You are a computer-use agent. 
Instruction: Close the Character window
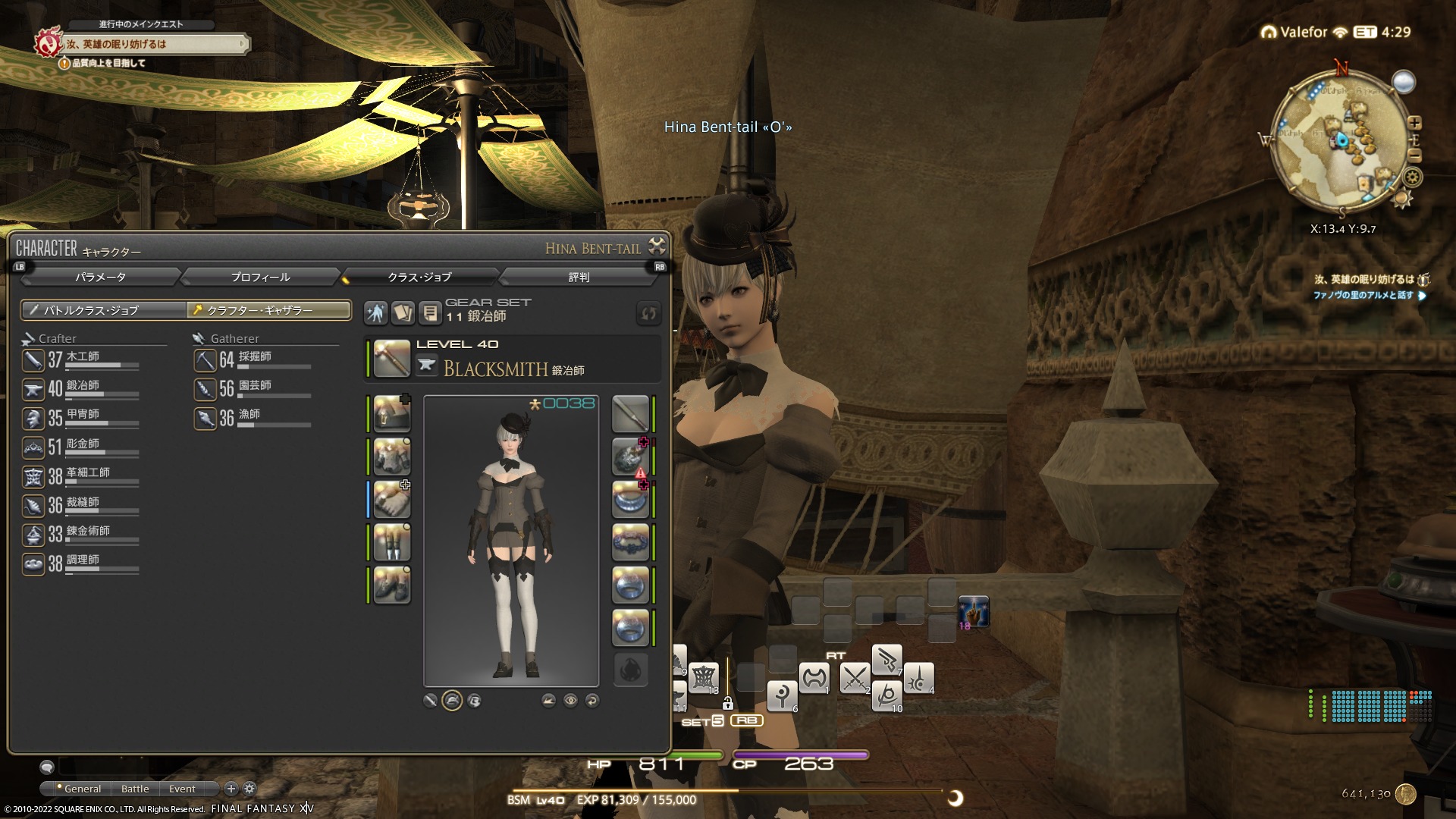point(657,246)
